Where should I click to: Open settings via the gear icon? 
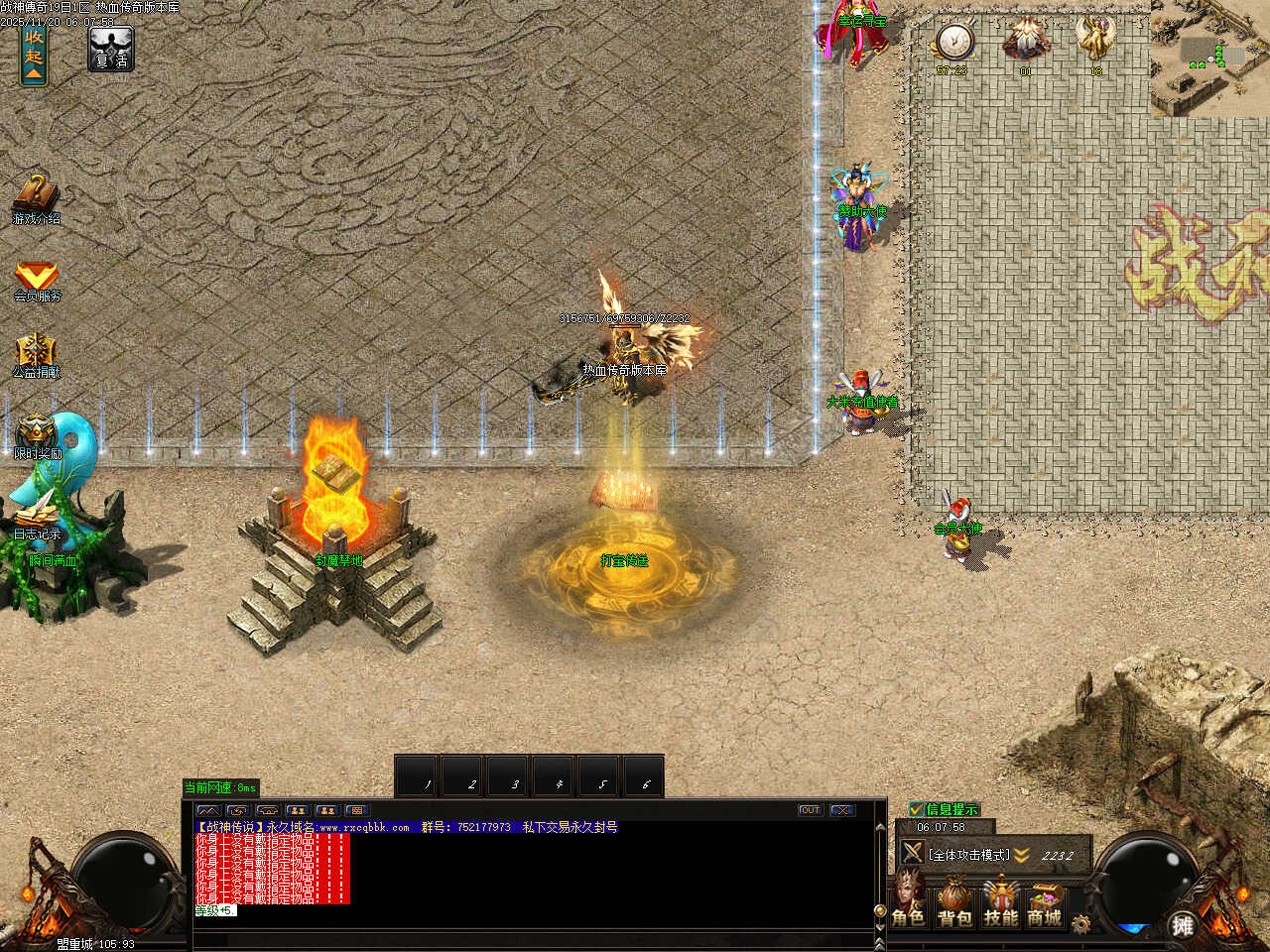[x=1080, y=923]
